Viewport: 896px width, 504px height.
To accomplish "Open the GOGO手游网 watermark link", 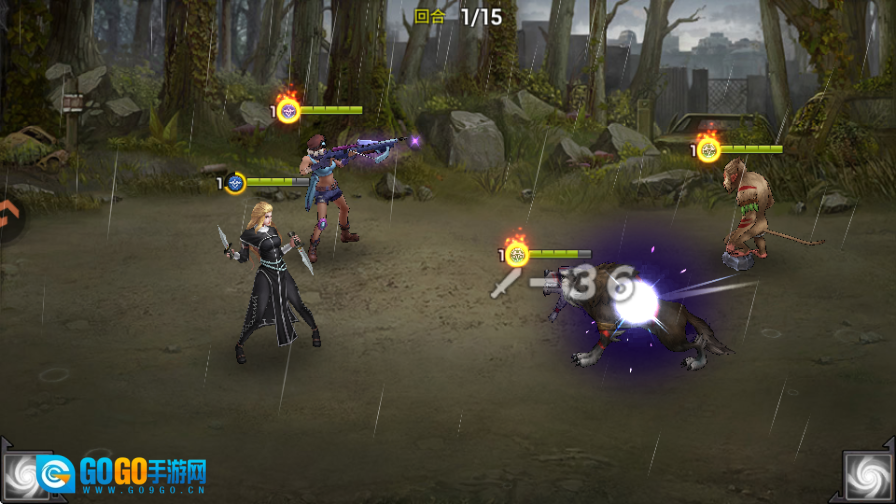I will [123, 476].
